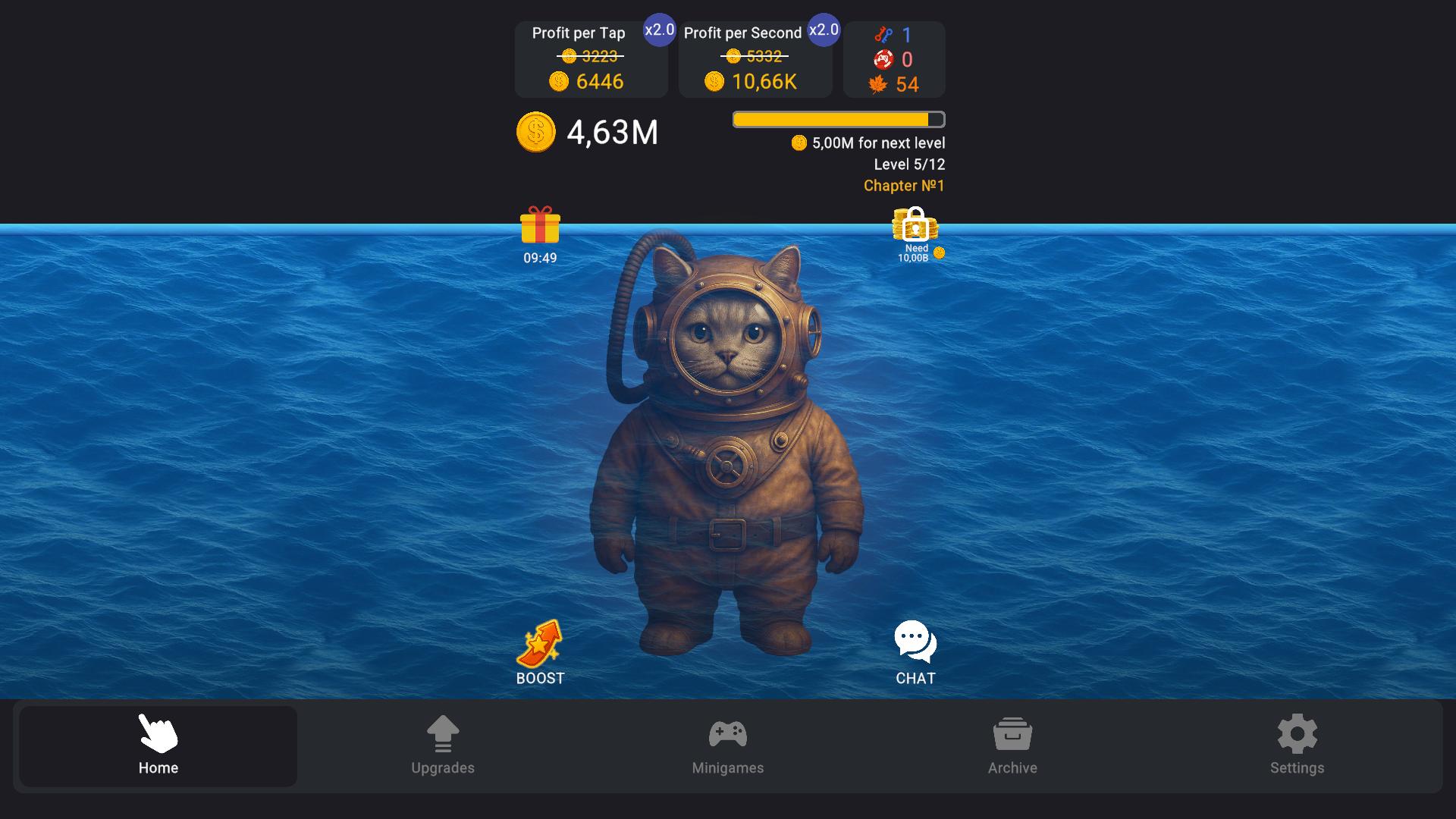Screen dimensions: 1456x819
Task: Toggle the x2.0 badge on Profit per Second
Action: pyautogui.click(x=824, y=30)
